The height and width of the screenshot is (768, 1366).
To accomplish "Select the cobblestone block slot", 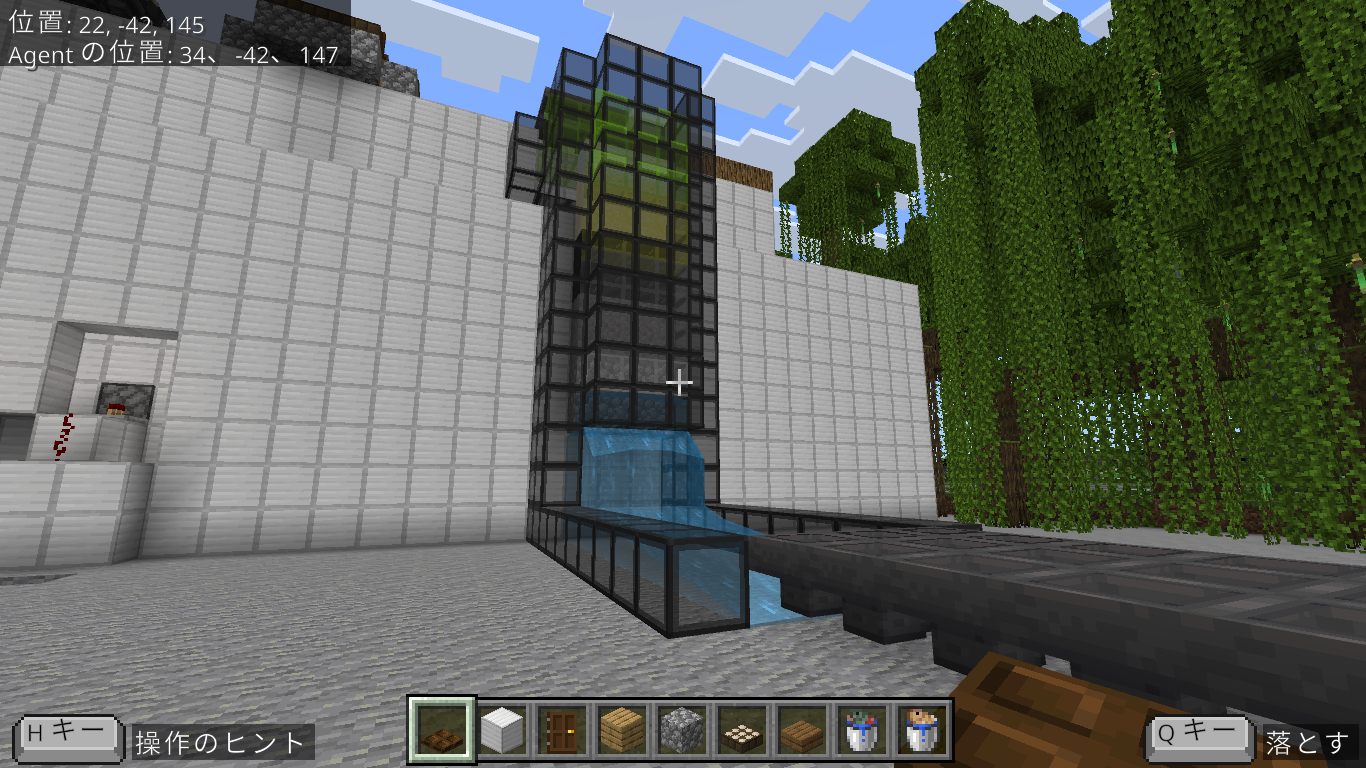I will pos(679,730).
